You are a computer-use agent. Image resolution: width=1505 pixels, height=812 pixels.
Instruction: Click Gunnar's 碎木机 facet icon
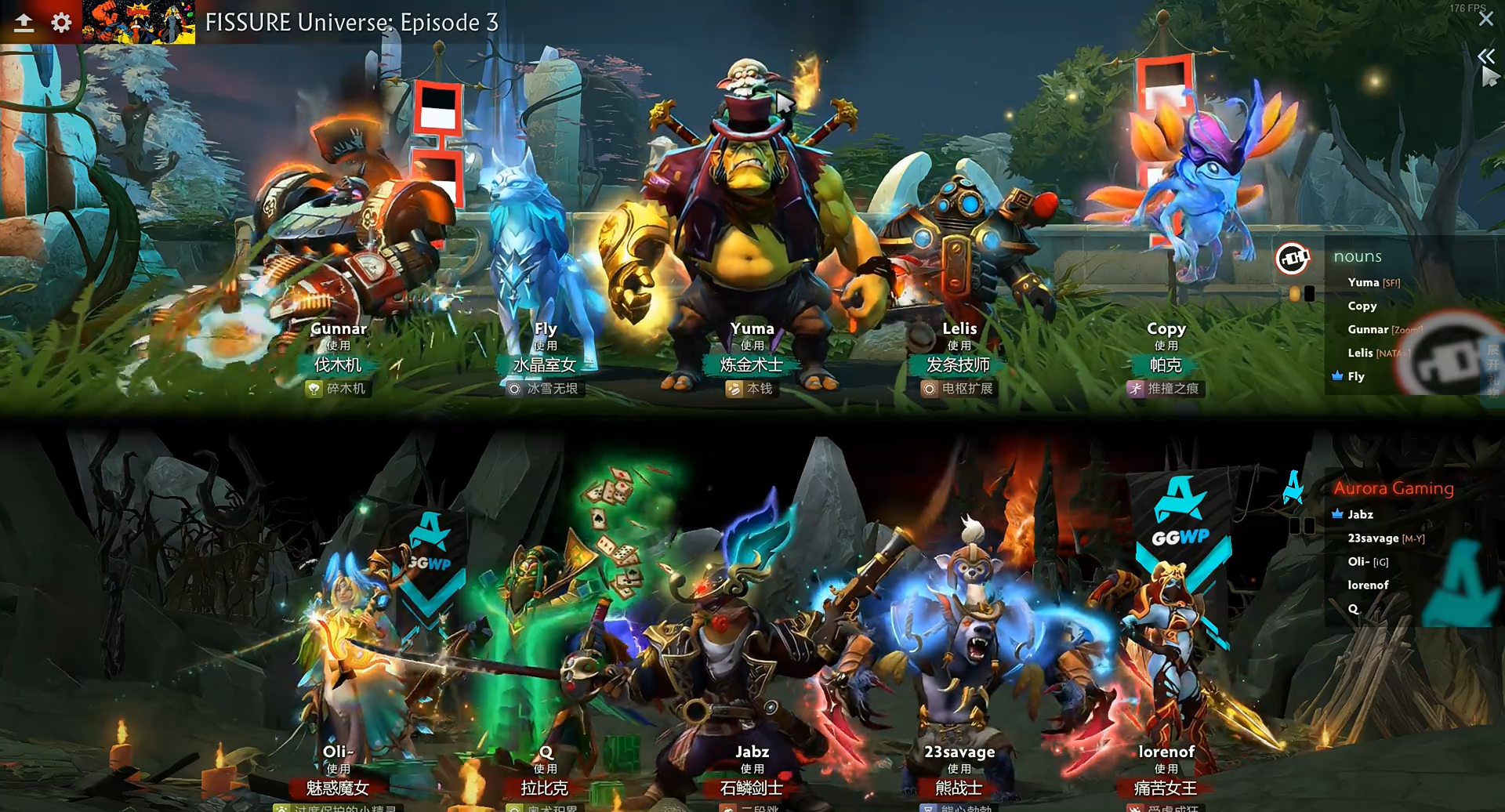point(314,388)
